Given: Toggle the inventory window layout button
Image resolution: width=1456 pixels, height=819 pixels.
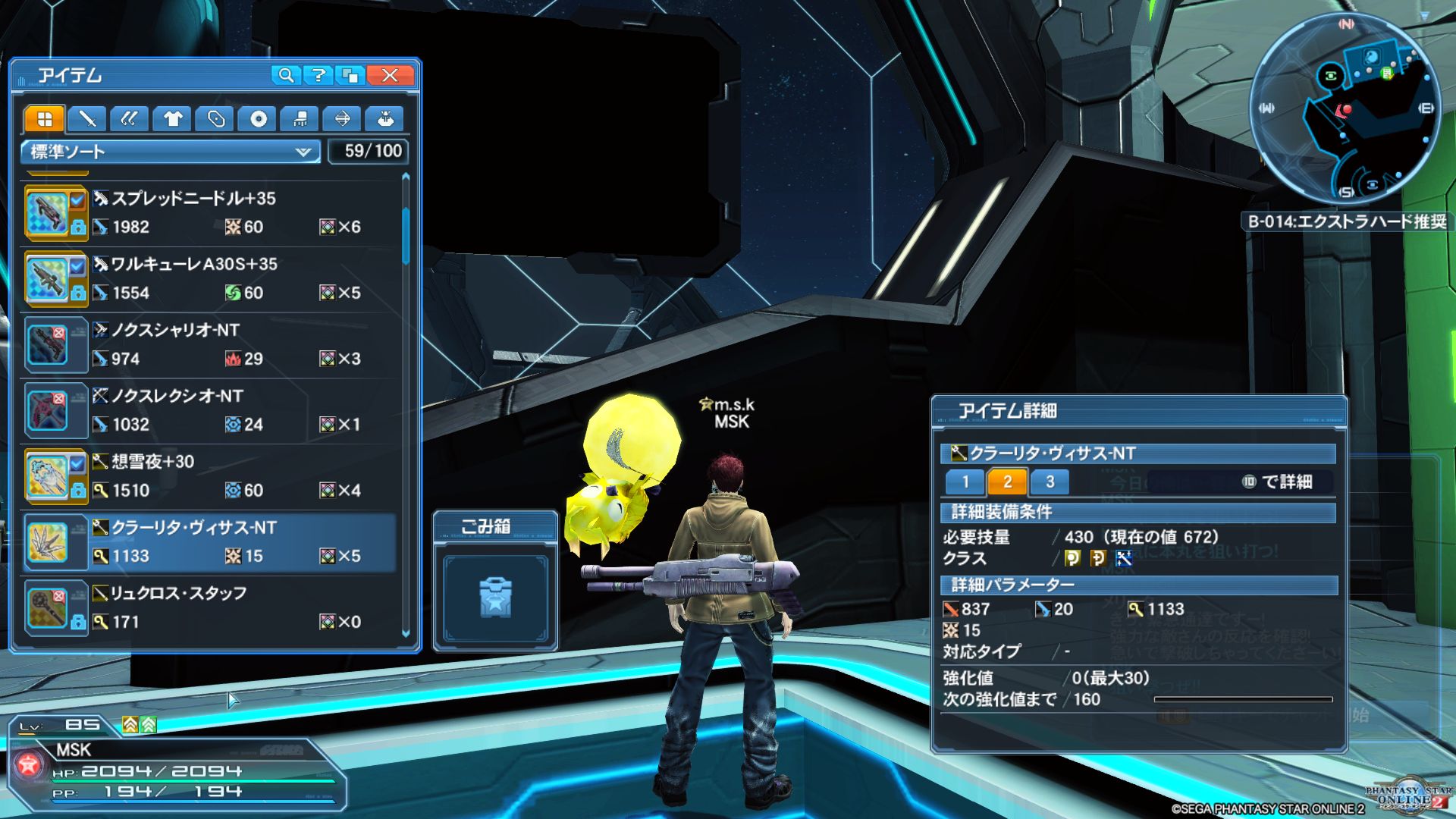Looking at the screenshot, I should tap(351, 75).
